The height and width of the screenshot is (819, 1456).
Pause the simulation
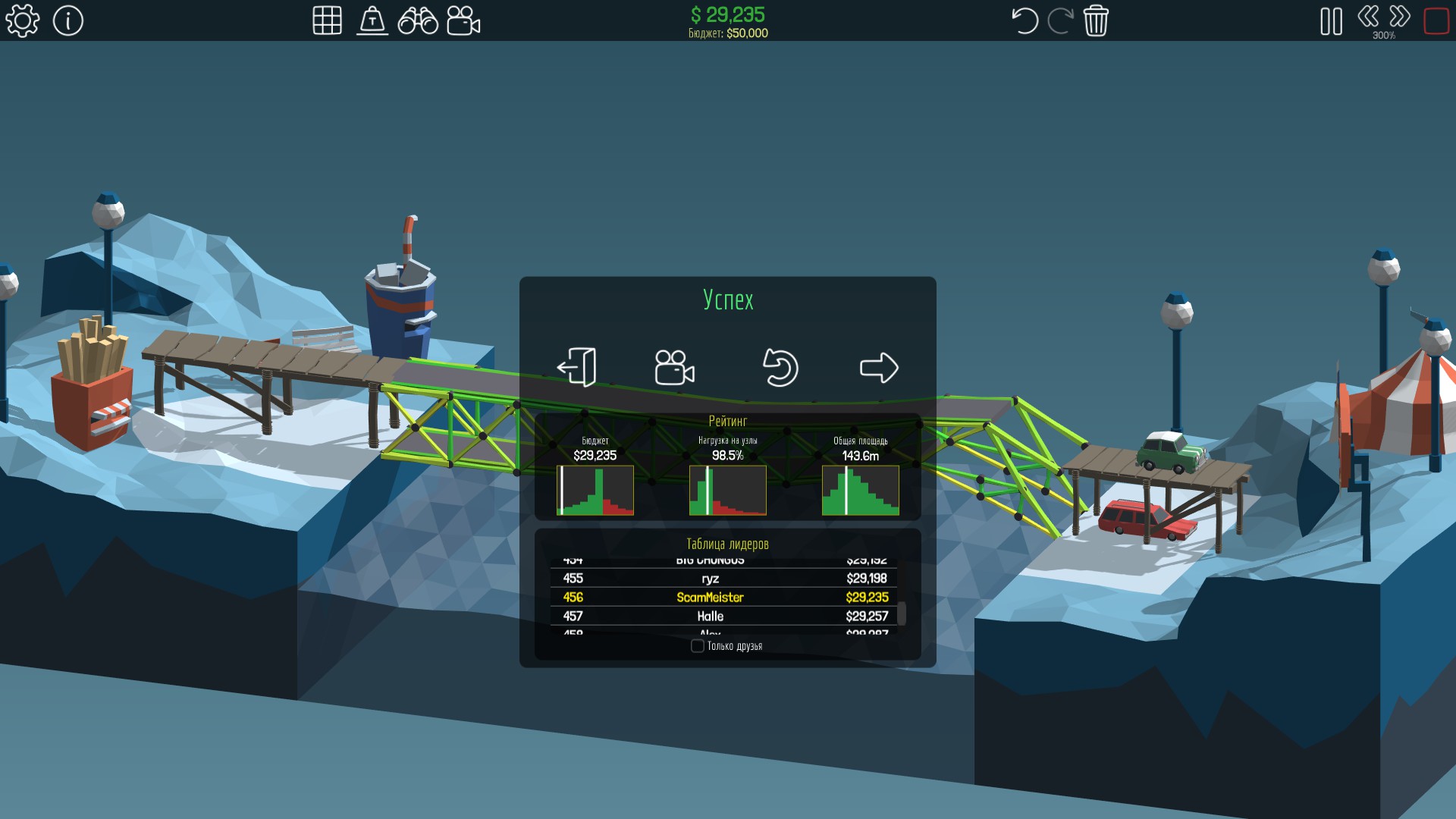(1331, 21)
